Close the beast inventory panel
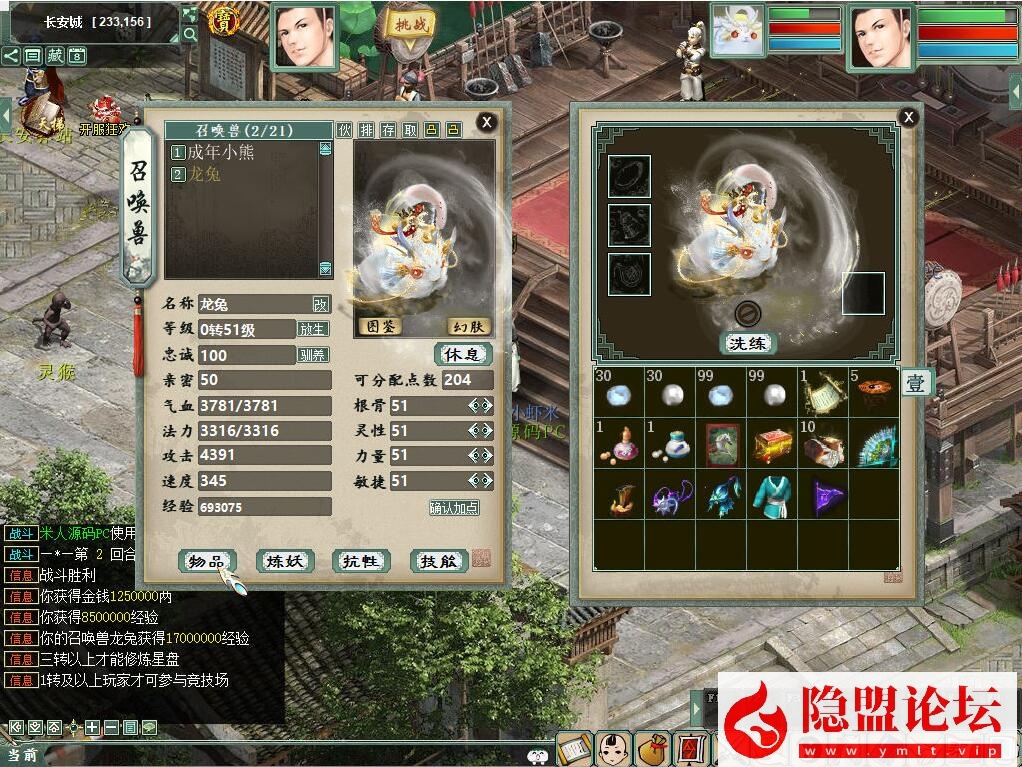 coord(908,117)
